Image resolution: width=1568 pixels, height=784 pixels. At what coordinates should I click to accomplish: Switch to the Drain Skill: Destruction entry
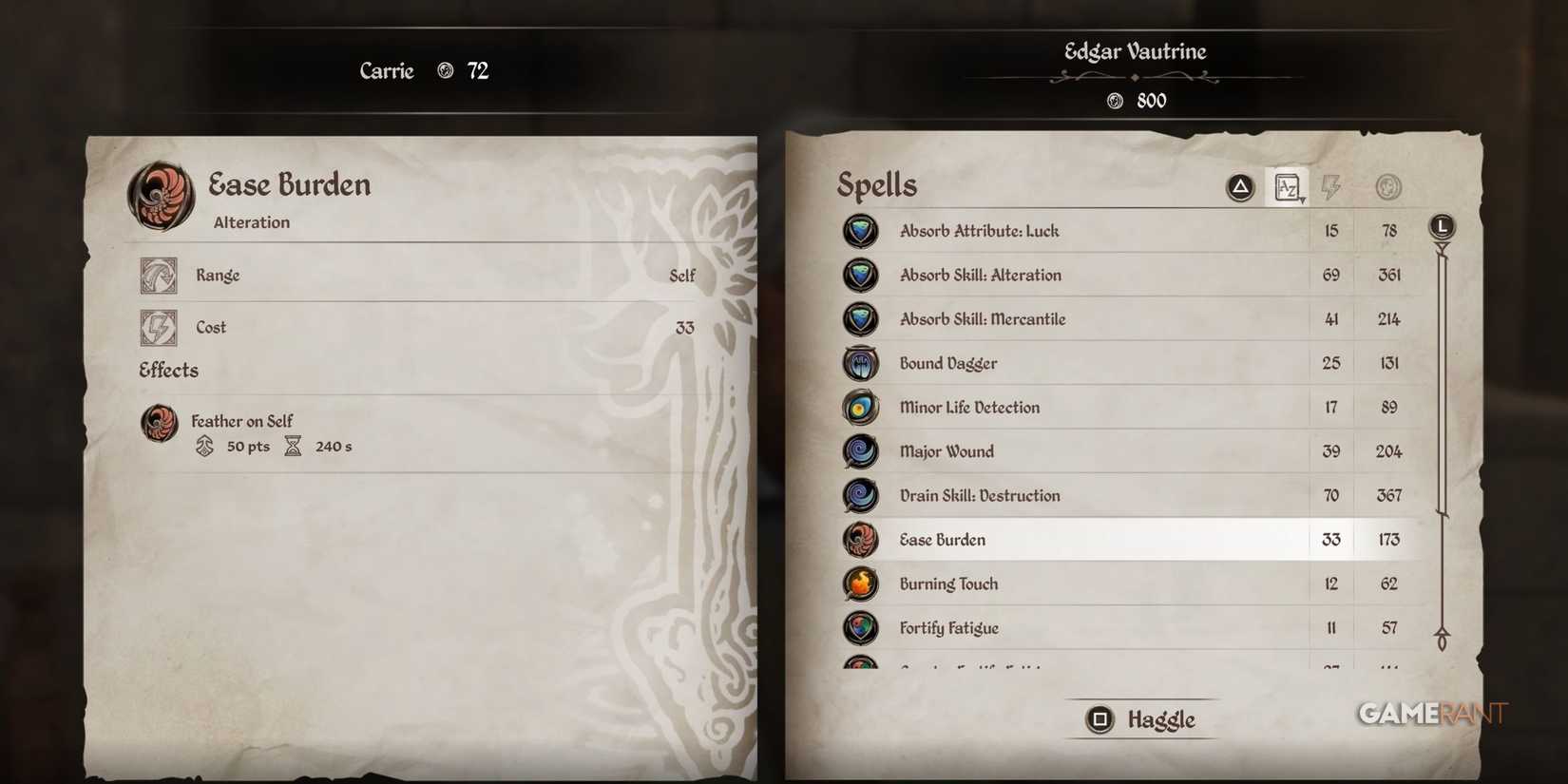coord(1093,495)
